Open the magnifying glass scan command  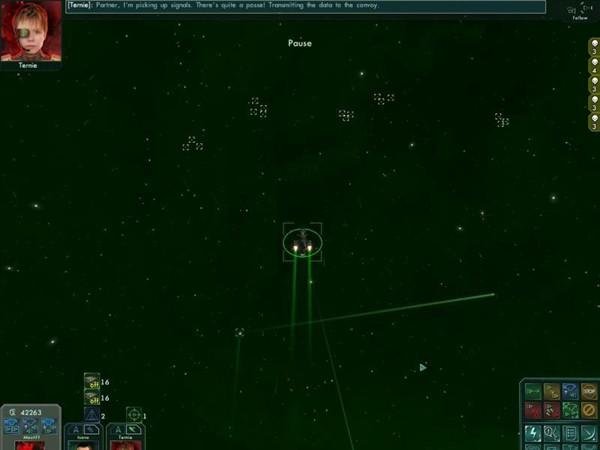551,433
